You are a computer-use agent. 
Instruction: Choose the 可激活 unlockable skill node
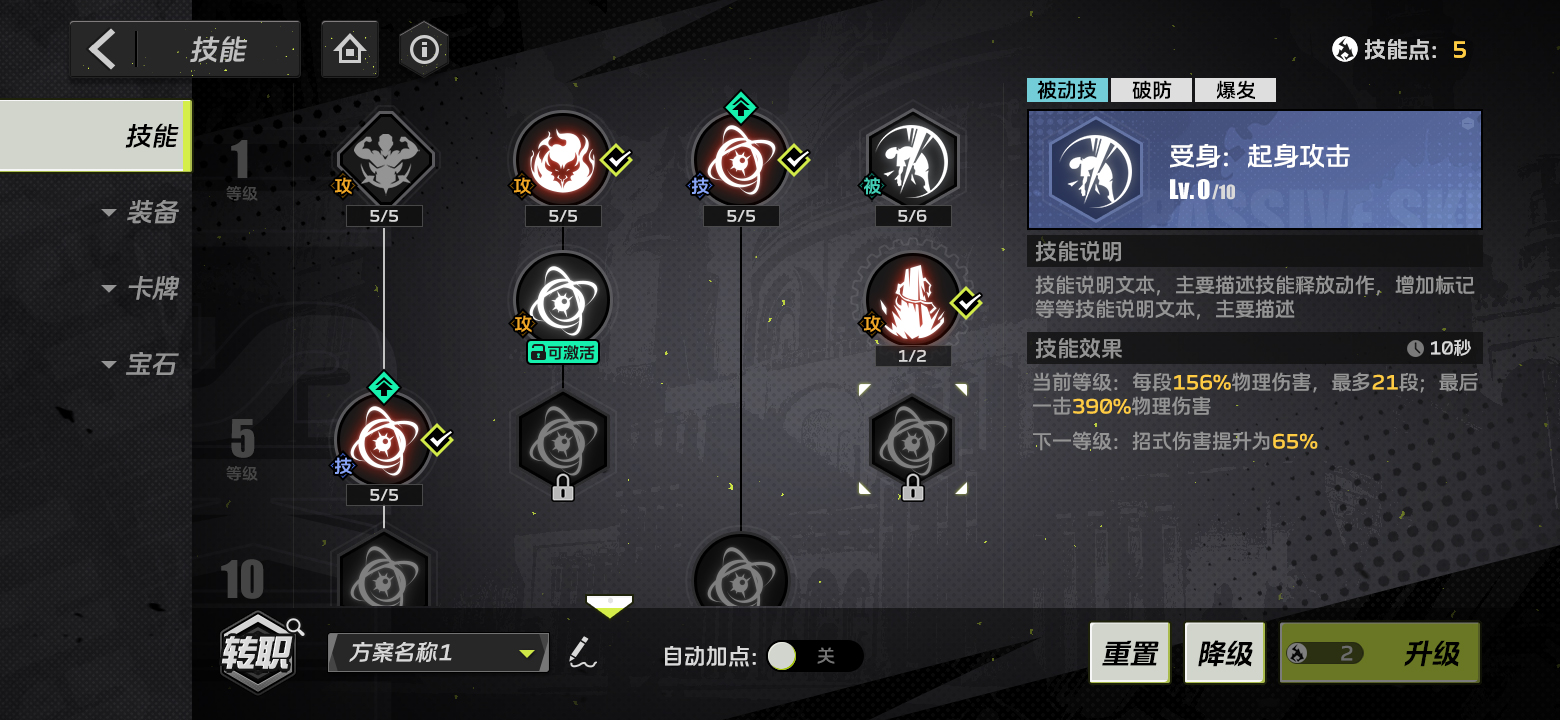click(562, 300)
